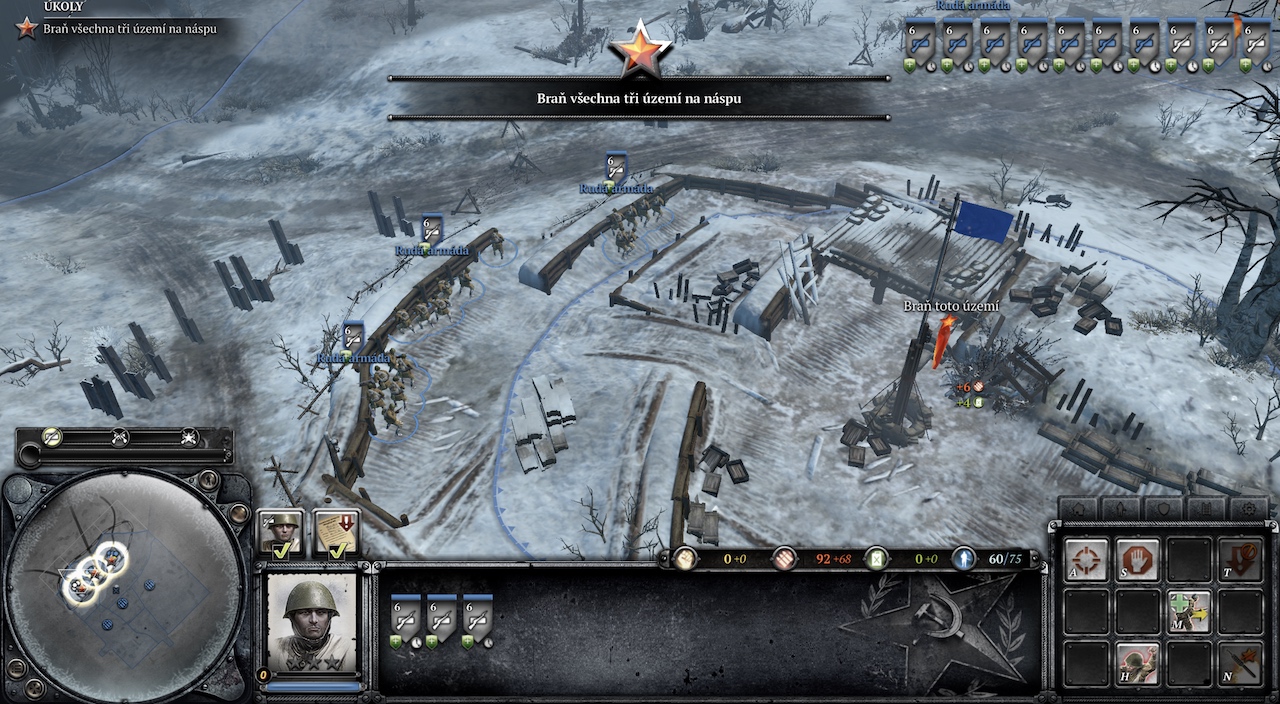Image resolution: width=1280 pixels, height=704 pixels.
Task: Click the crossed rifles tactical map filter
Action: (121, 437)
